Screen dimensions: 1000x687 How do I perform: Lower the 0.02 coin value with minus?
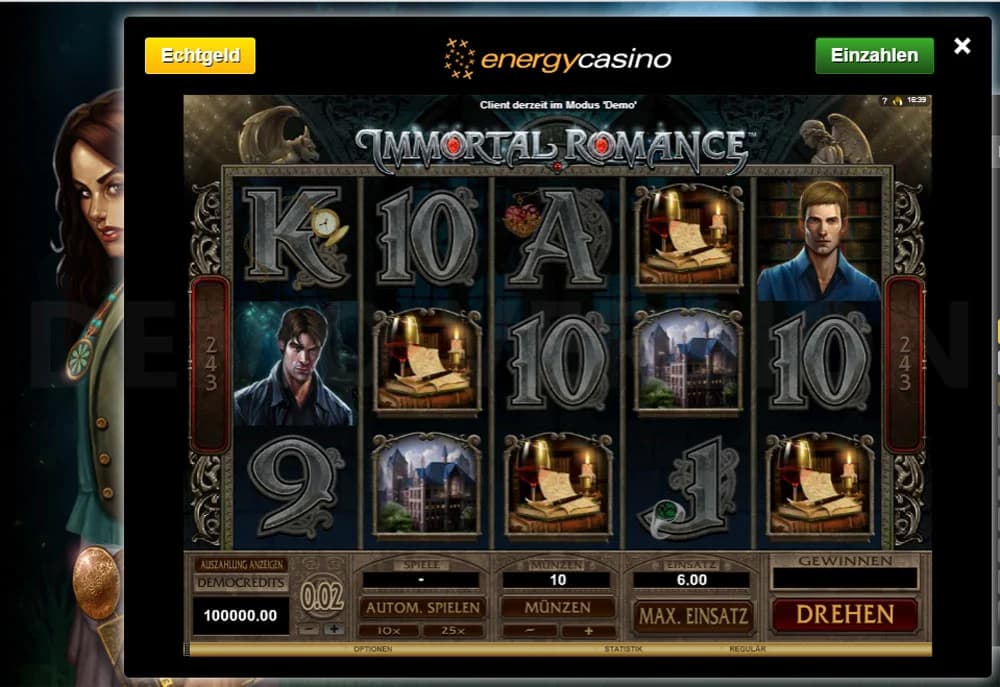pos(310,629)
